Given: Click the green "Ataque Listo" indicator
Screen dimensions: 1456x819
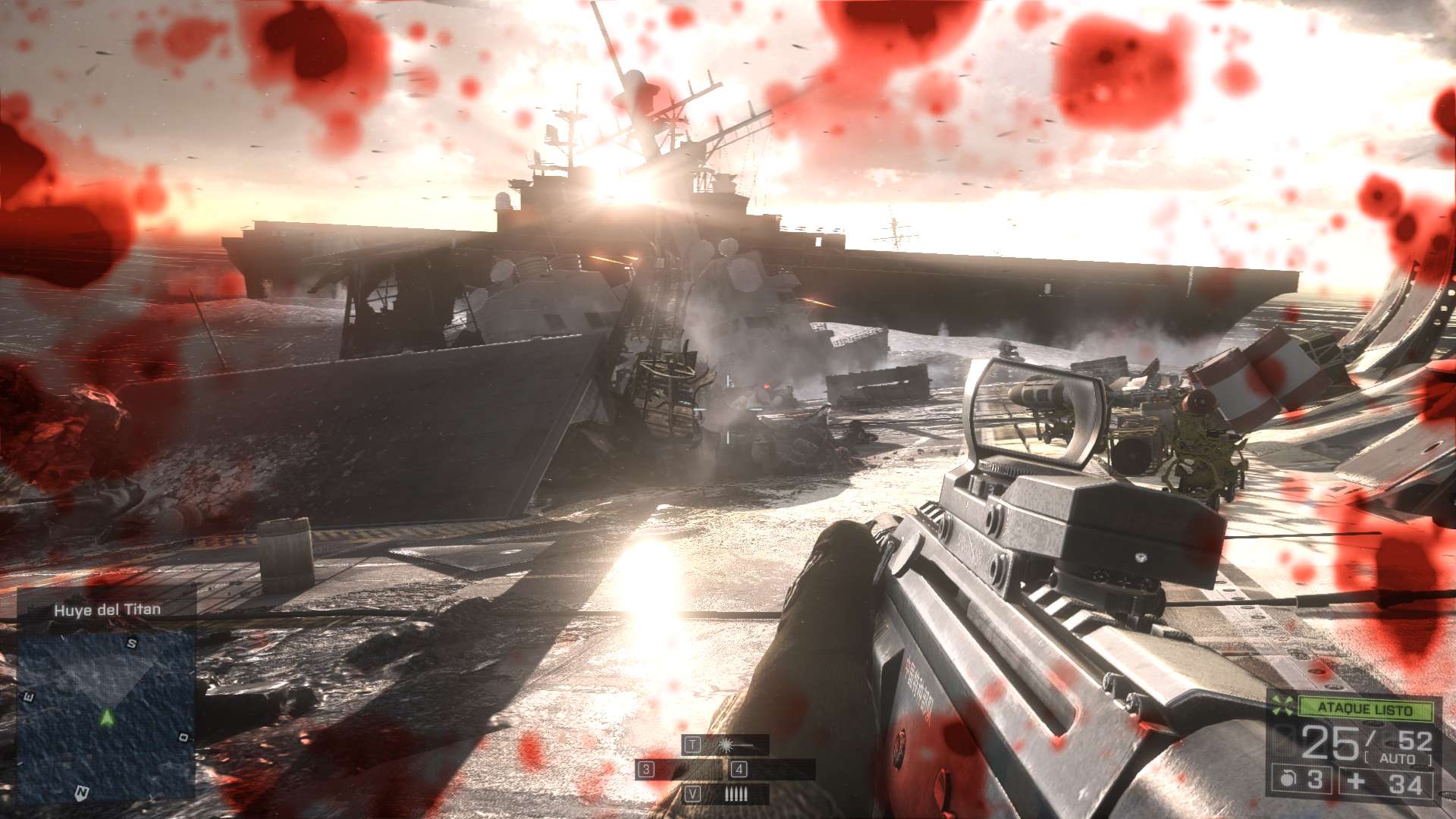Looking at the screenshot, I should 1365,709.
